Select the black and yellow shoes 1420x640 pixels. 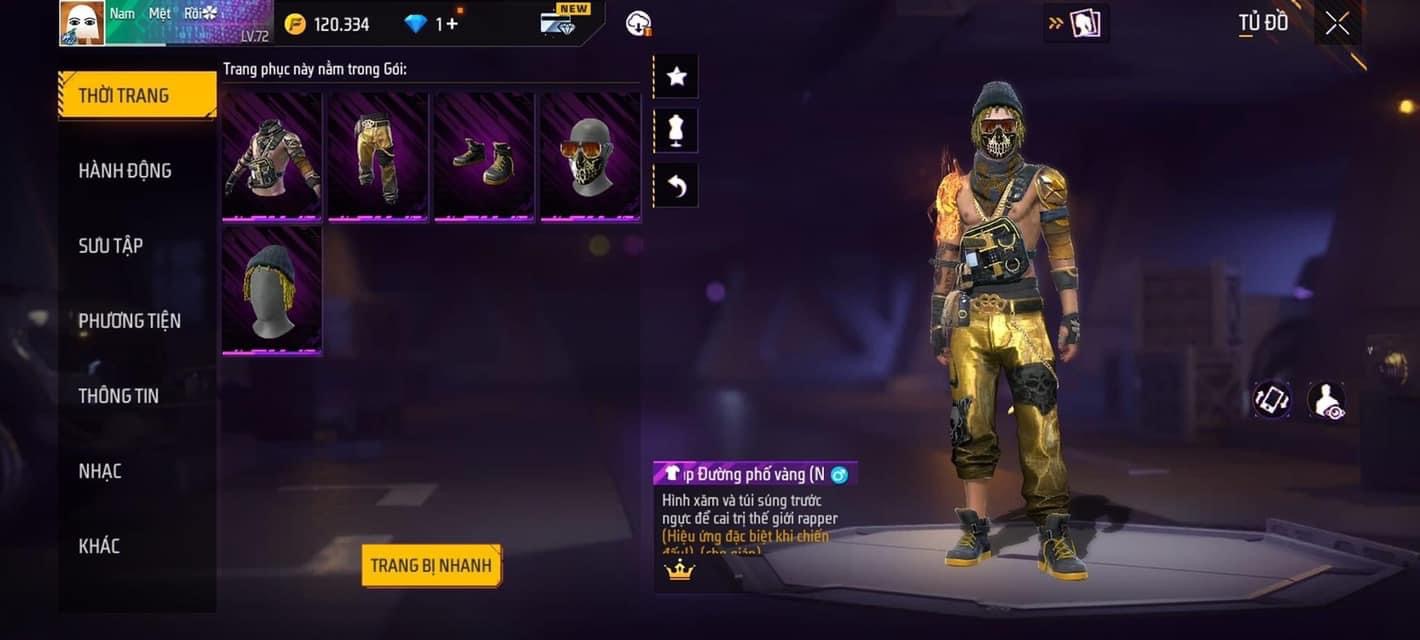[484, 155]
